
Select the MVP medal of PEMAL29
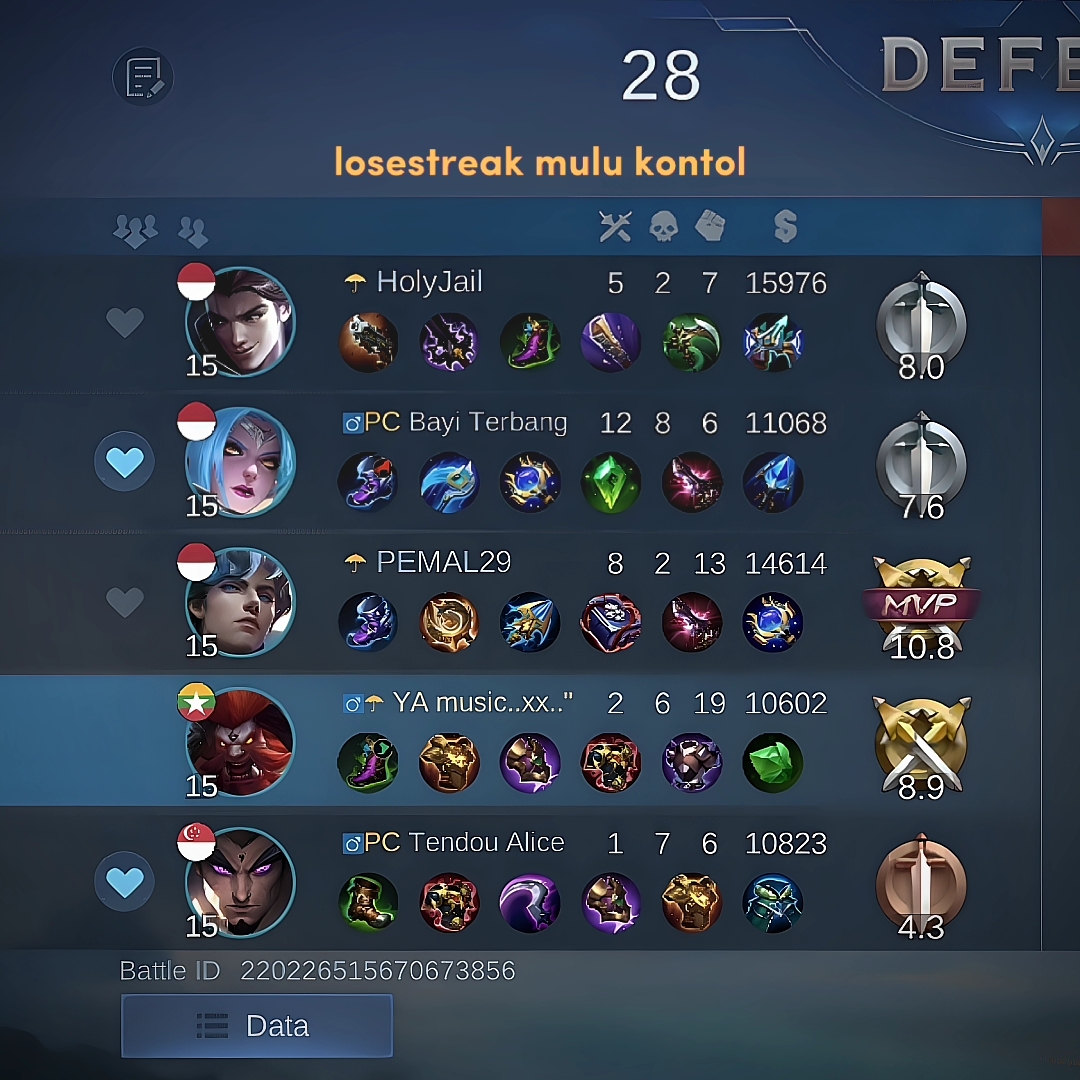(x=921, y=603)
